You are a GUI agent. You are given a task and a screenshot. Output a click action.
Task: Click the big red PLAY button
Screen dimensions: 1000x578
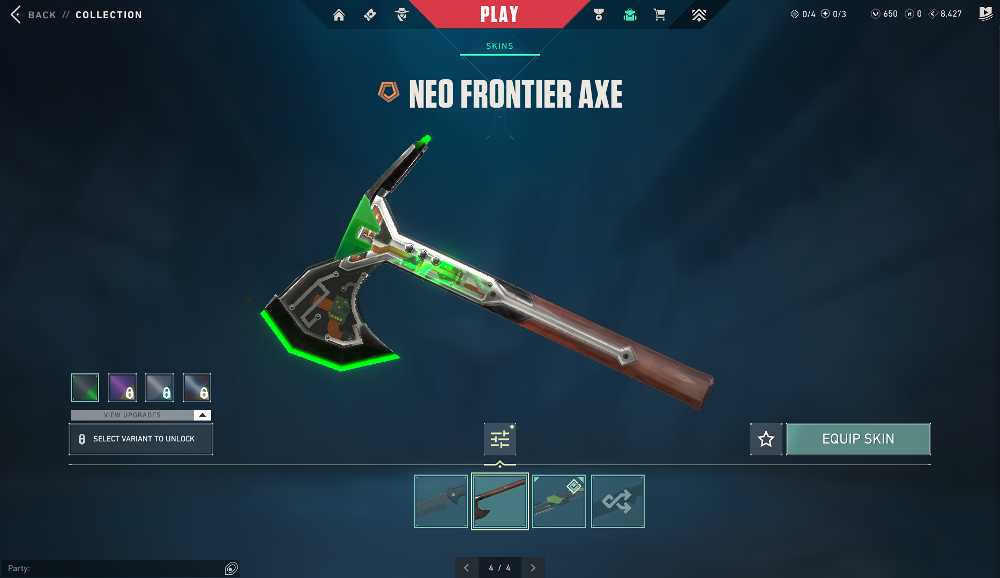pos(499,15)
